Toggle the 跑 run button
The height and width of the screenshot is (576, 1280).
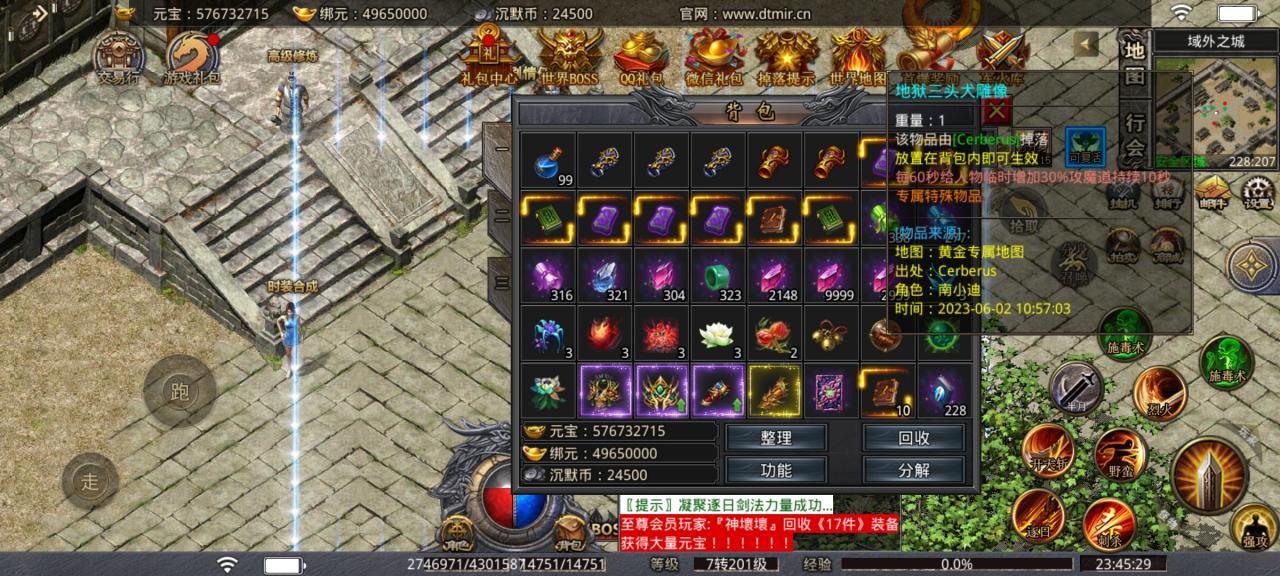pyautogui.click(x=180, y=391)
